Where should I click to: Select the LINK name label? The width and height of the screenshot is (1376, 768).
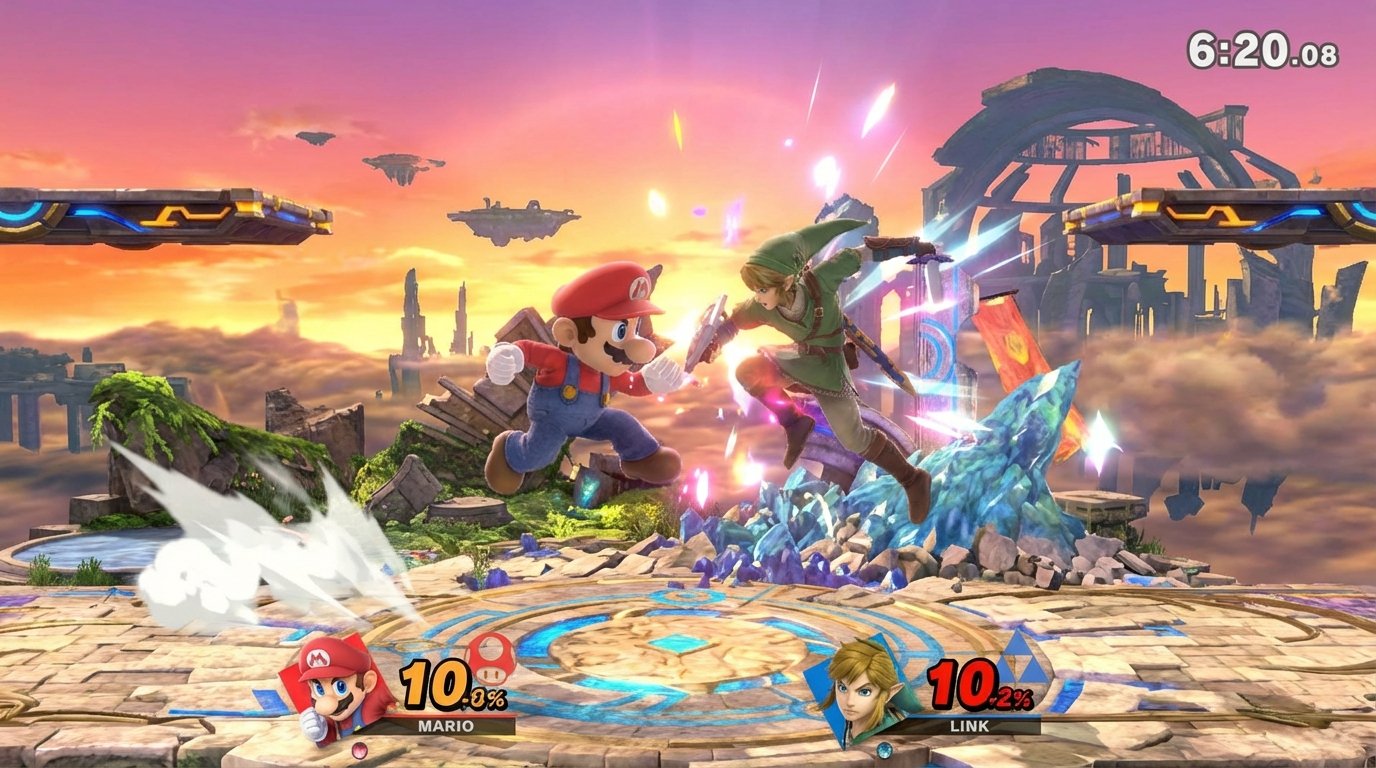(969, 726)
